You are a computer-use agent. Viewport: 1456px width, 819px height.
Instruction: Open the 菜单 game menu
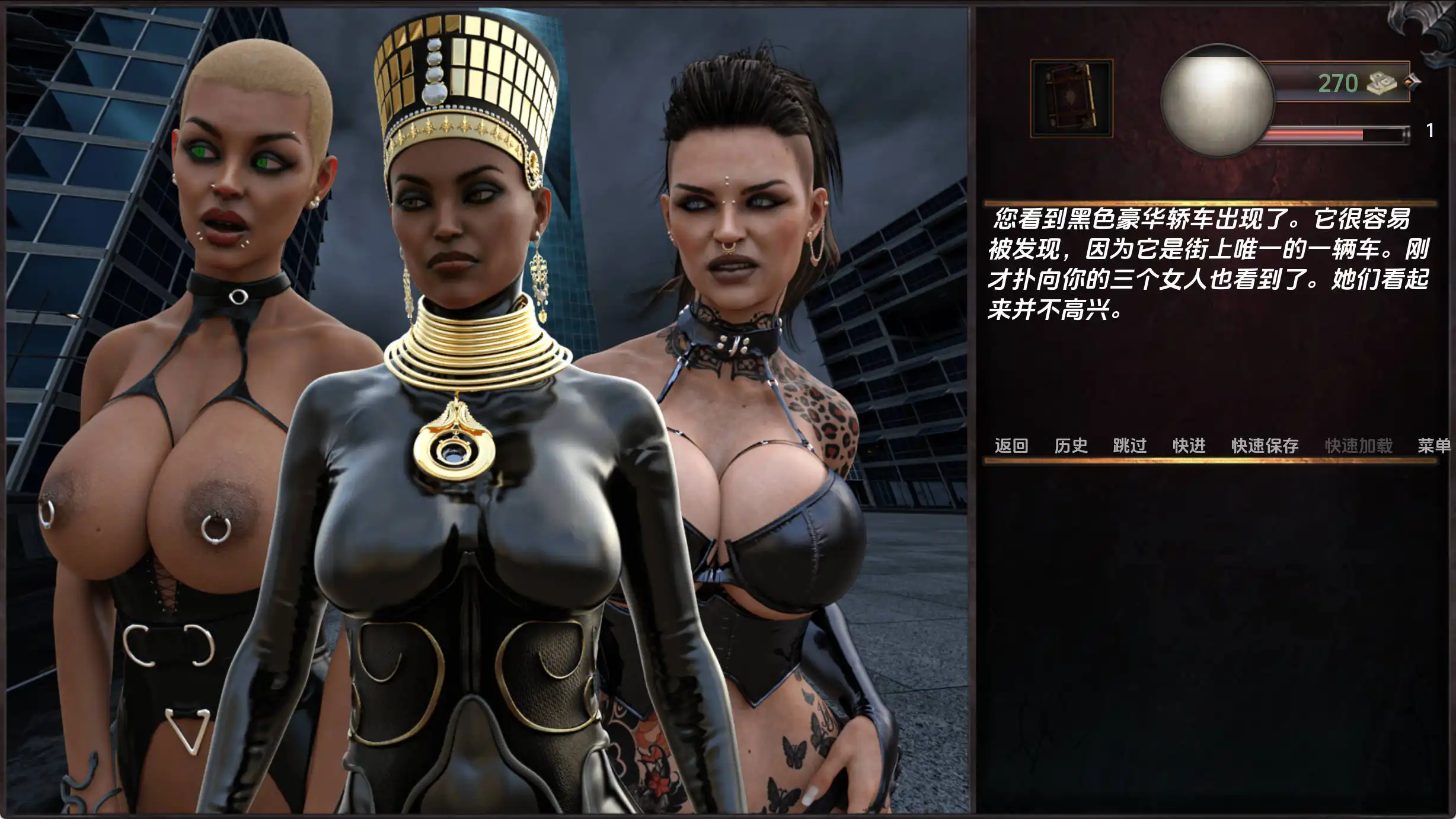coord(1437,446)
